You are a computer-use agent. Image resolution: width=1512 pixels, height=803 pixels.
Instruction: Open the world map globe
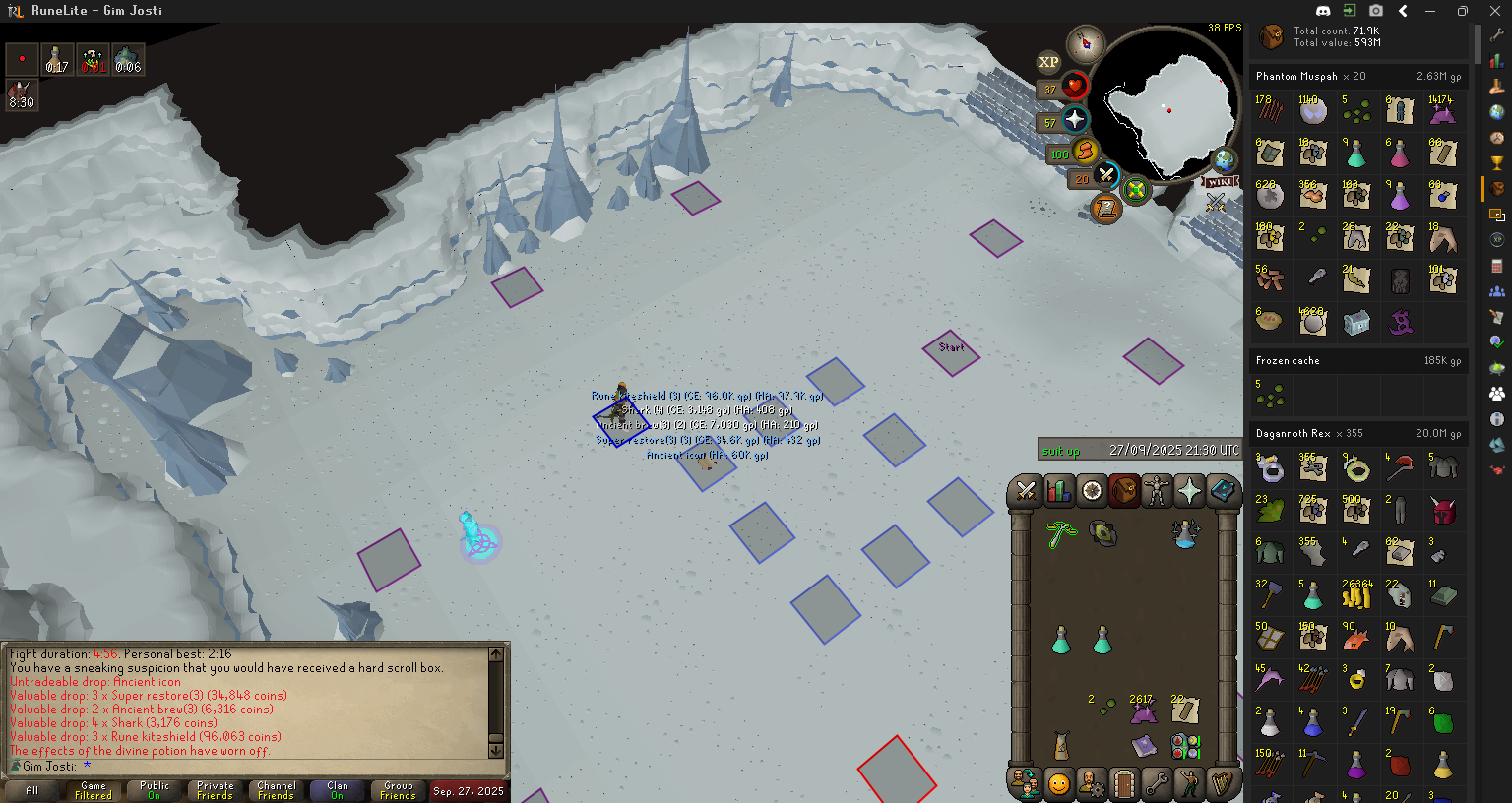point(1225,160)
